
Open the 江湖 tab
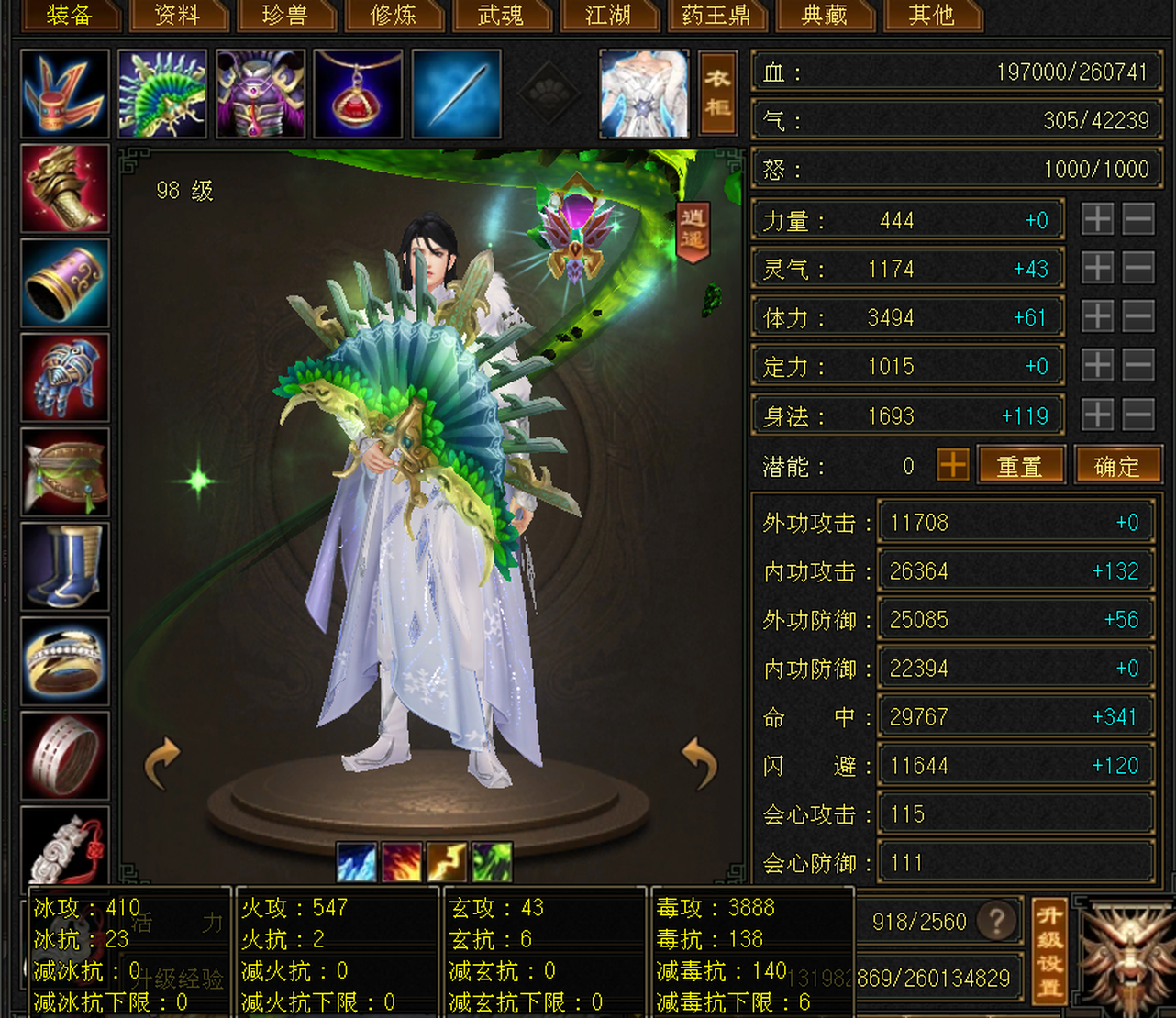pyautogui.click(x=608, y=16)
